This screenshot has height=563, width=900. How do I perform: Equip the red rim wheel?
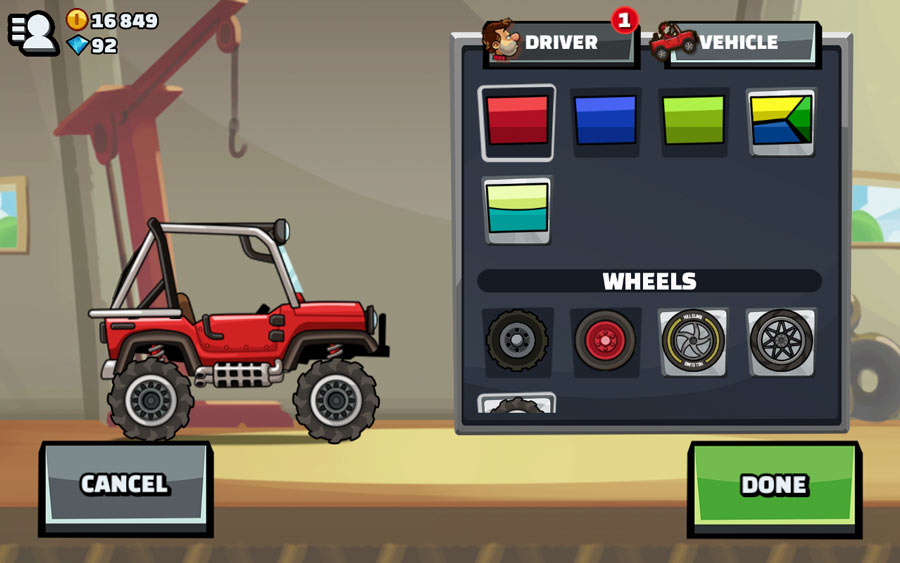pyautogui.click(x=605, y=341)
